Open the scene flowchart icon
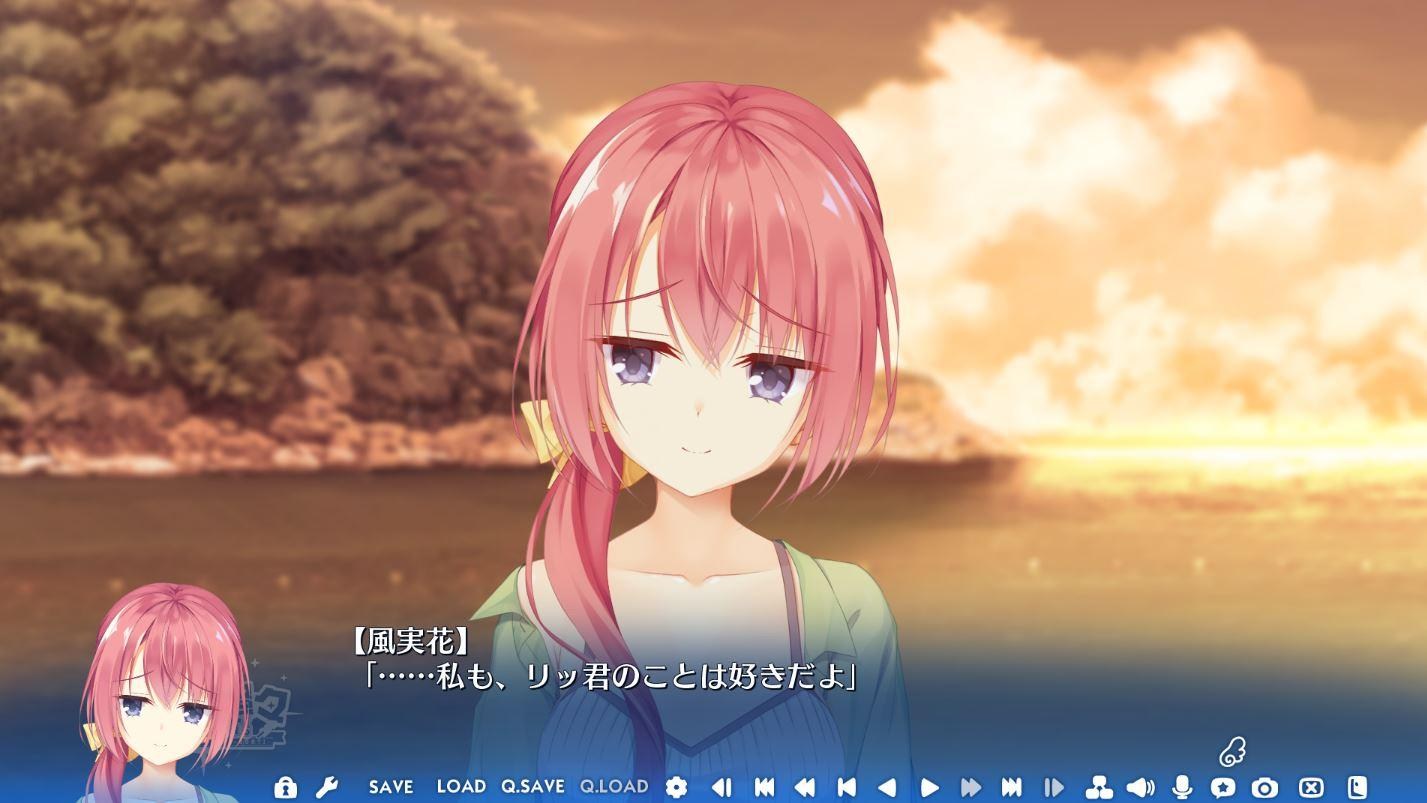This screenshot has height=803, width=1427. (1097, 788)
